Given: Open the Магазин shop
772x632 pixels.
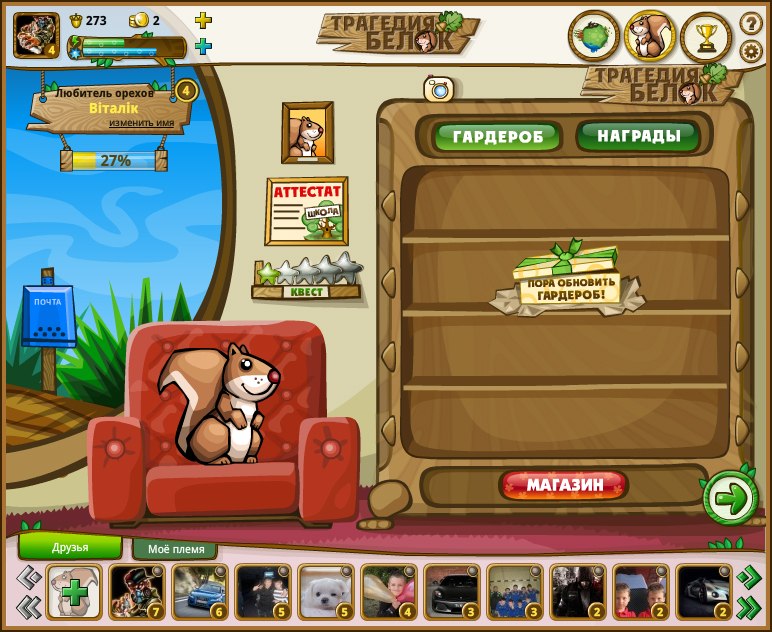Looking at the screenshot, I should pos(564,486).
